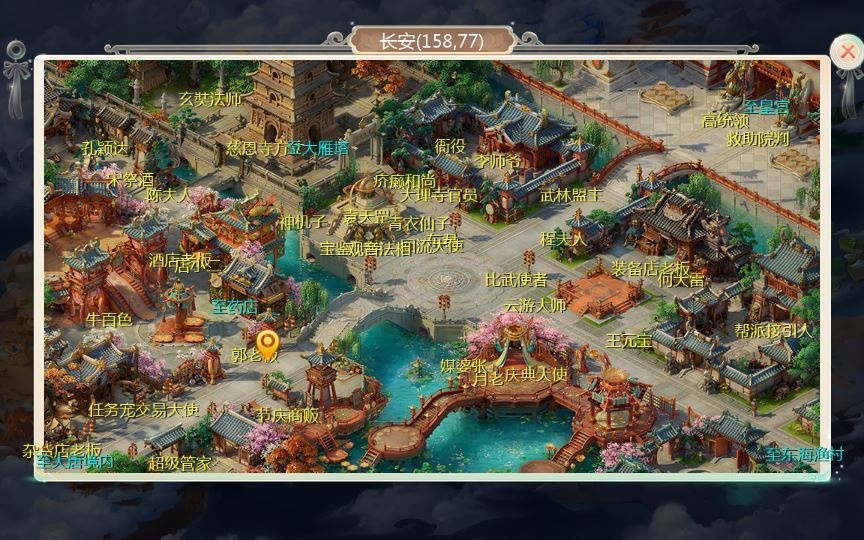Image resolution: width=864 pixels, height=540 pixels.
Task: Select the 比武使者 label
Action: tap(516, 280)
